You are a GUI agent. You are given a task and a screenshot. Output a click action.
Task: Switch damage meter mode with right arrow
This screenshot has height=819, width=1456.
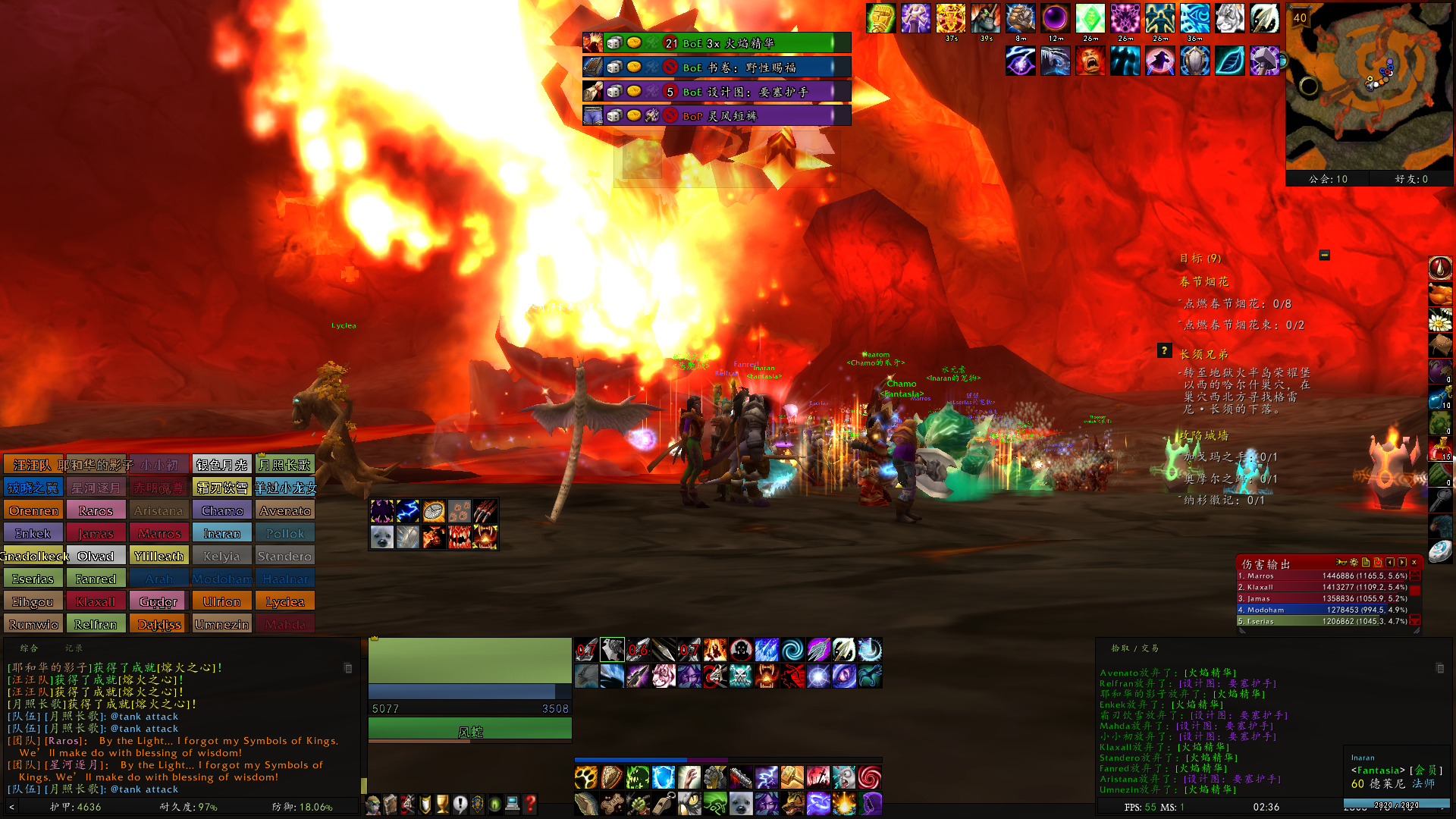pos(1401,562)
